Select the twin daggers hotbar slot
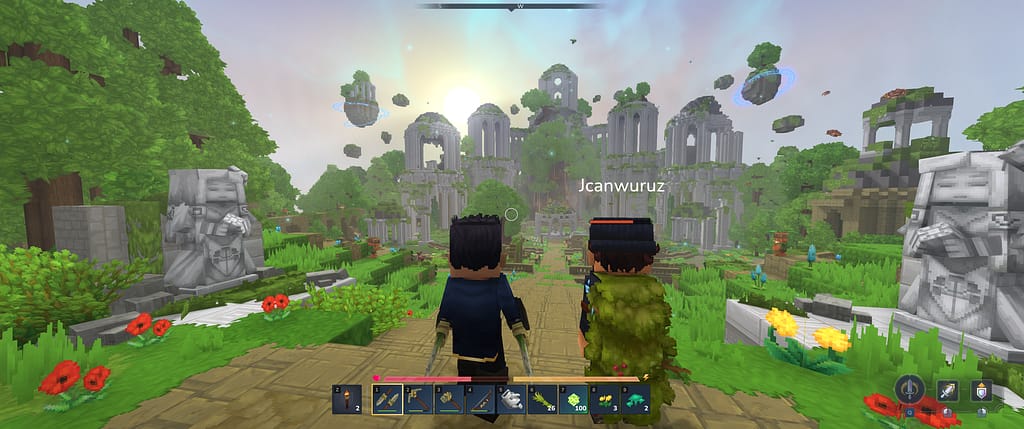The height and width of the screenshot is (429, 1024). (387, 398)
